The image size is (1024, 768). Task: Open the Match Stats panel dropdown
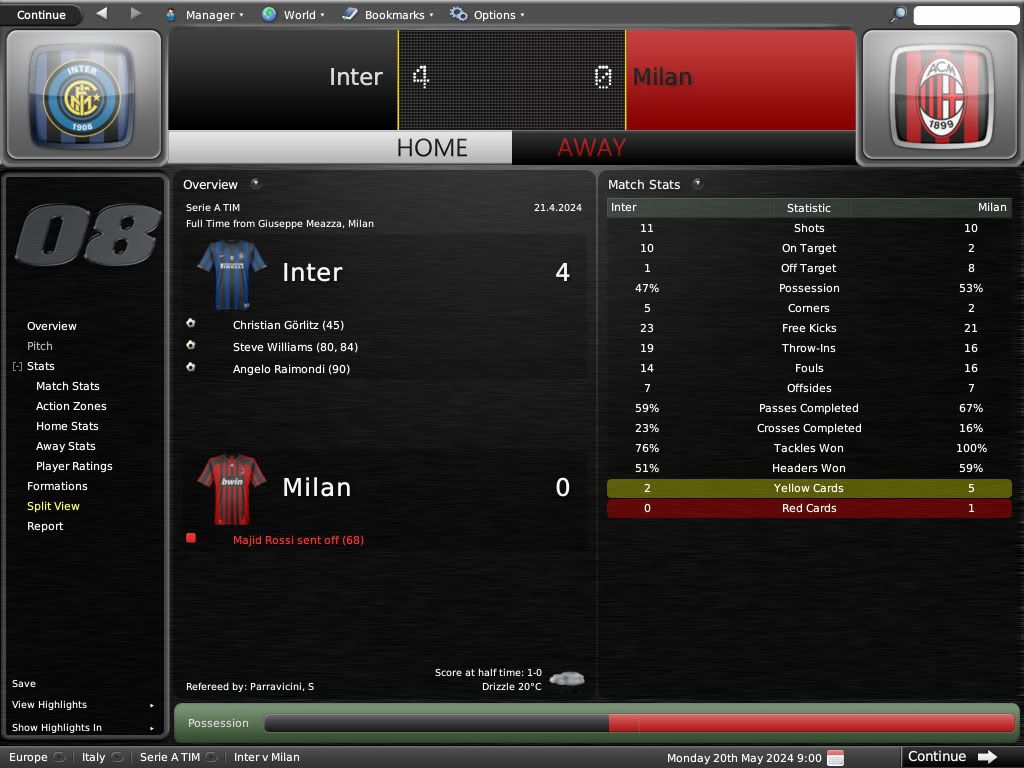tap(697, 184)
